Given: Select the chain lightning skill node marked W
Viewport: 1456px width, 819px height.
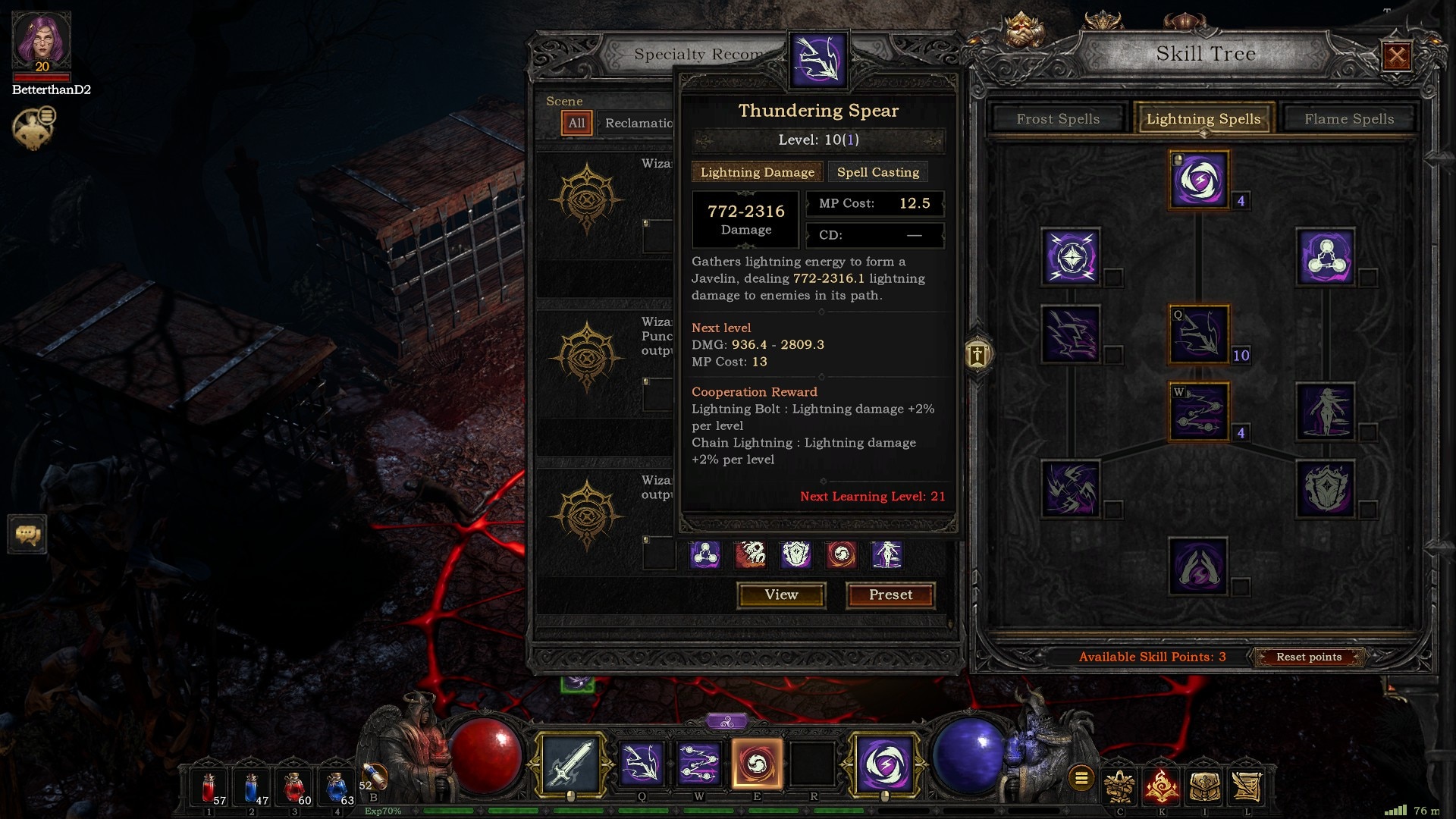Looking at the screenshot, I should coord(1198,412).
